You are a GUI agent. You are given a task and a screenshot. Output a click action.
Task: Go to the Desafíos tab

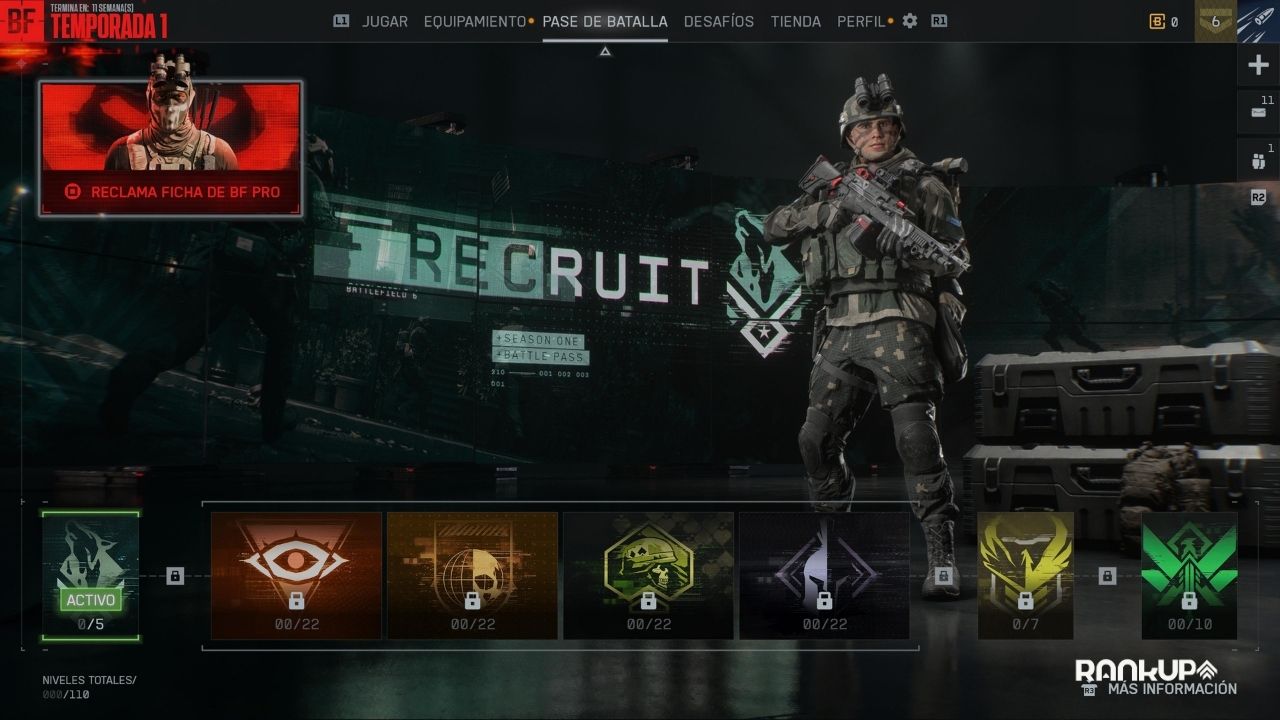point(718,21)
